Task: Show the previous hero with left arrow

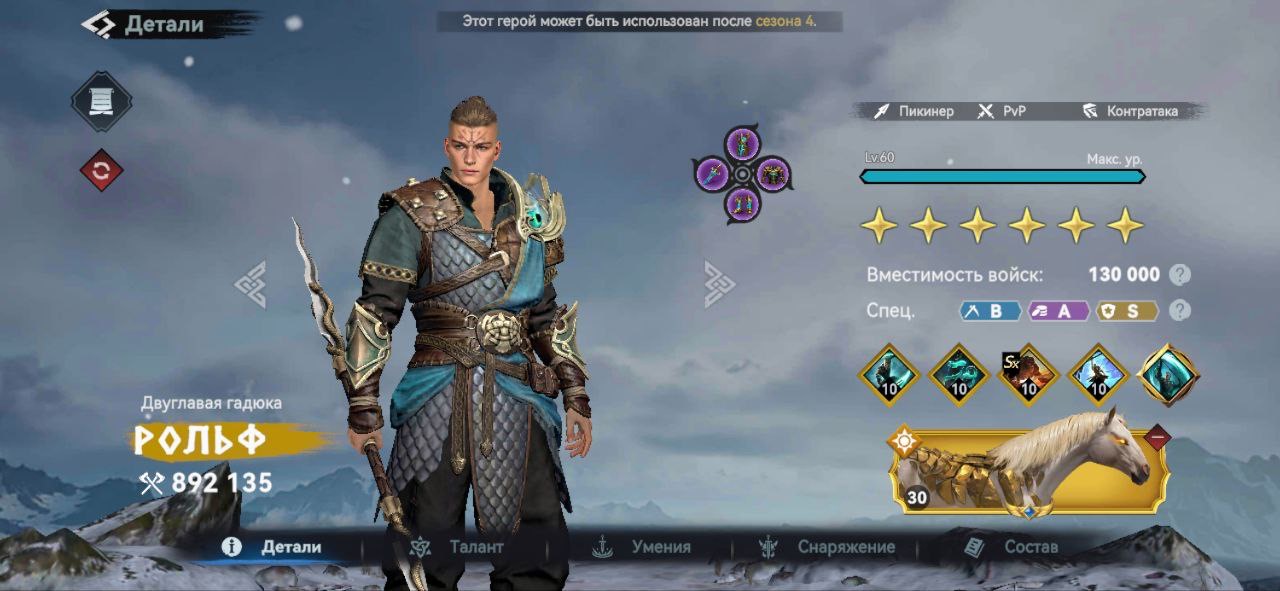Action: click(250, 284)
